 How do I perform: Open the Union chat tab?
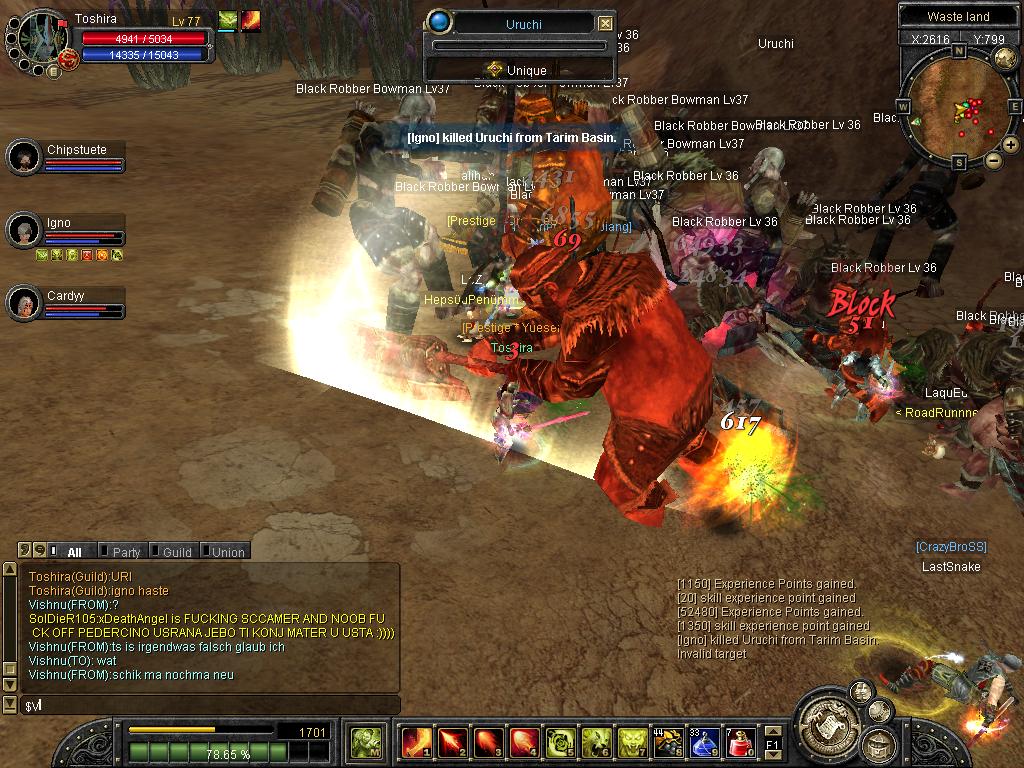226,551
